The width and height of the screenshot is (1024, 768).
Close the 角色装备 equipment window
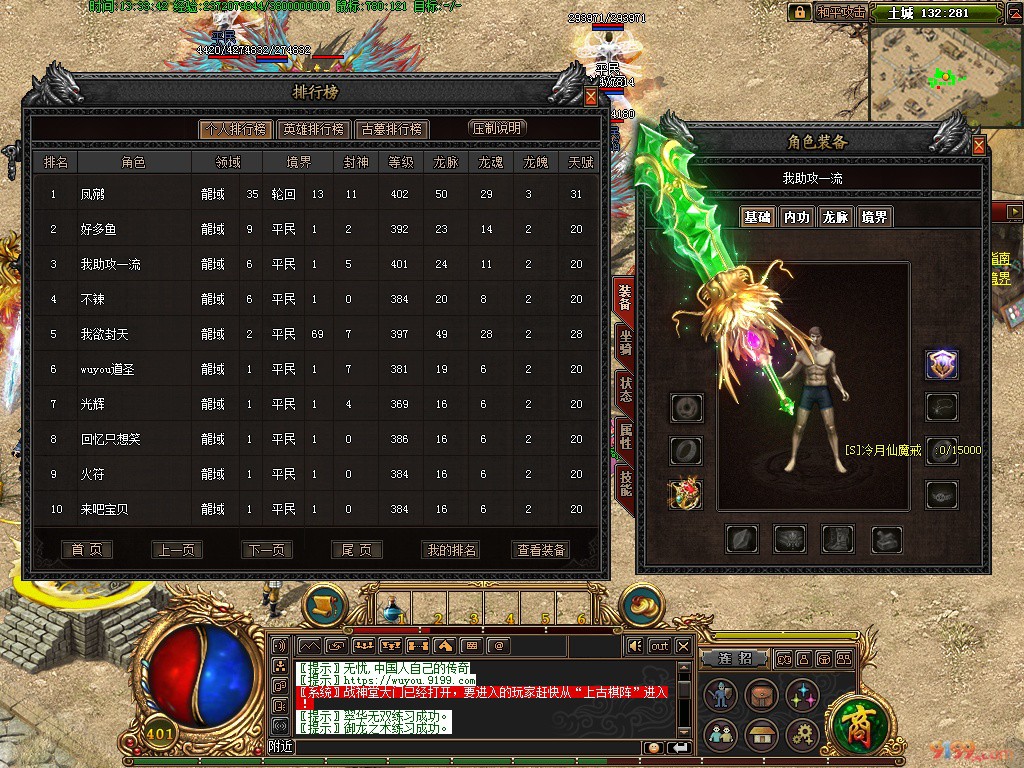tap(979, 146)
